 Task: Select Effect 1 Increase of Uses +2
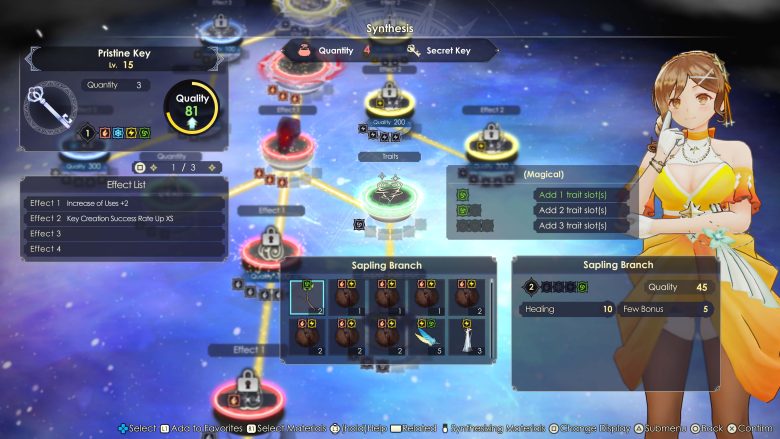tap(123, 202)
